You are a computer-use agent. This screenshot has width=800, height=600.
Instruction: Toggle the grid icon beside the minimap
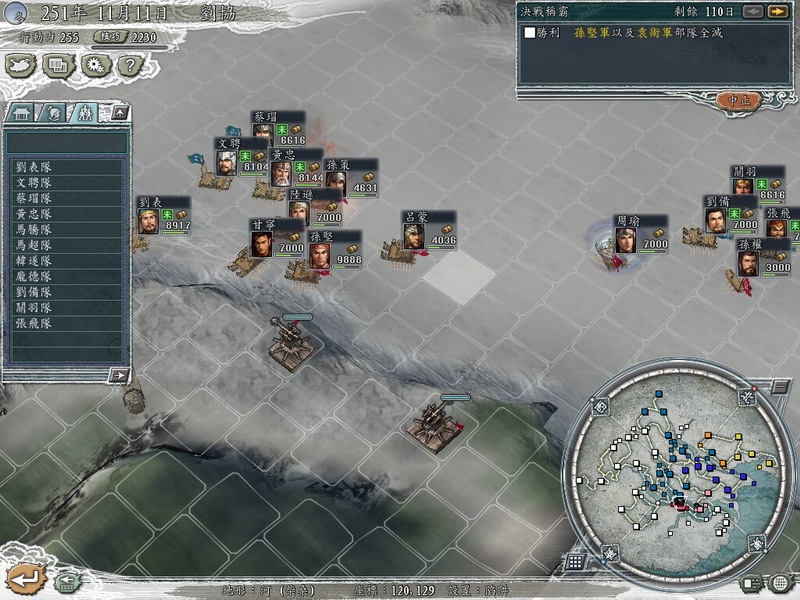(574, 562)
